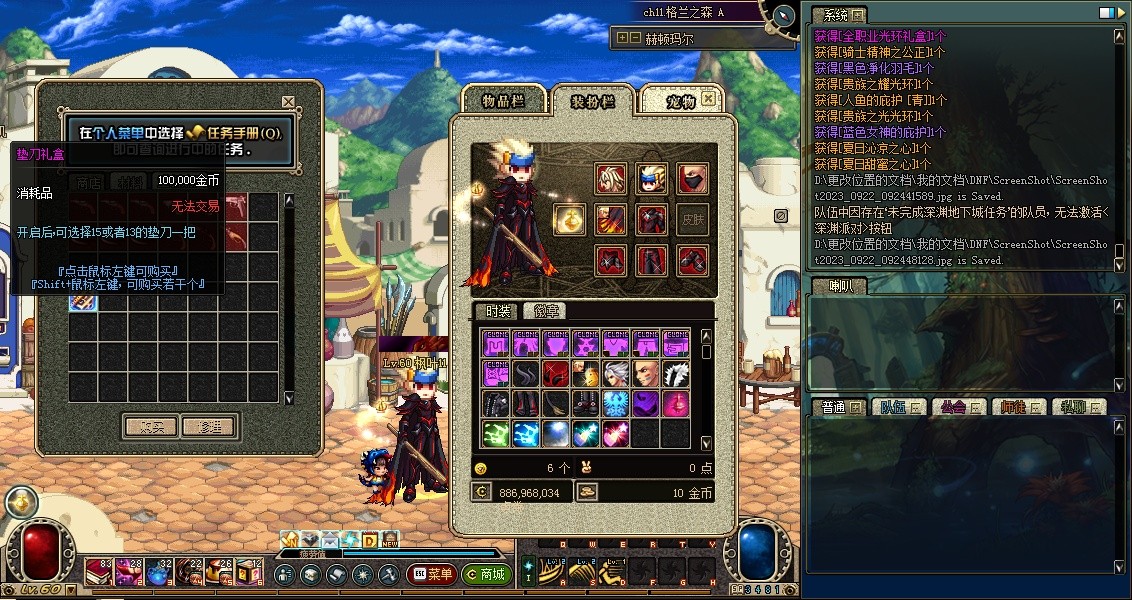Select the 徽章 badge sub-tab
1132x600 pixels.
[x=546, y=311]
